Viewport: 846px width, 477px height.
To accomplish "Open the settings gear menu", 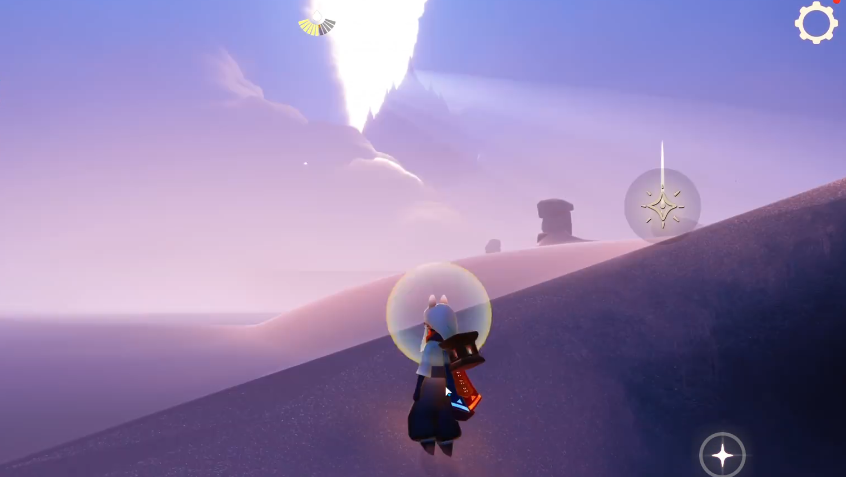I will (816, 22).
